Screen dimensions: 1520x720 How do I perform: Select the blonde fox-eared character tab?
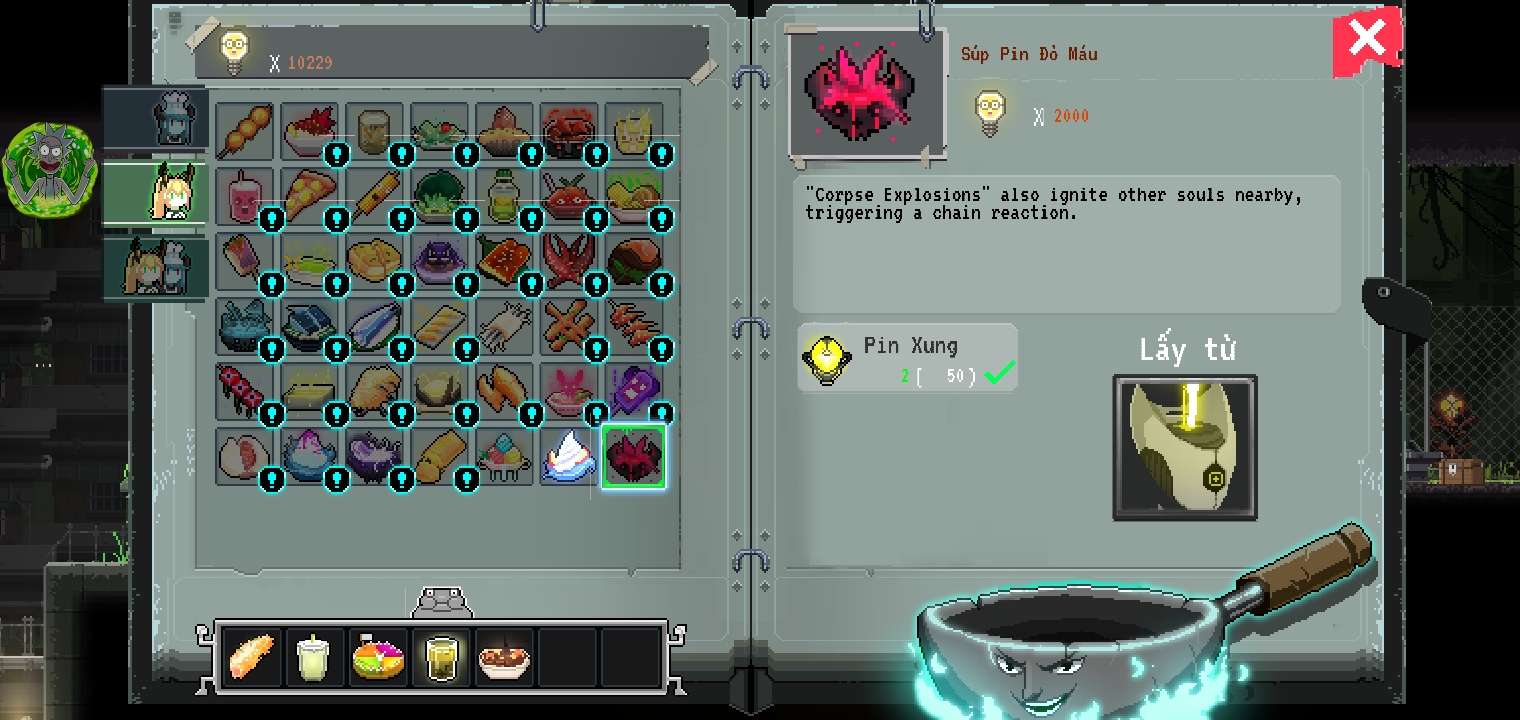(160, 192)
